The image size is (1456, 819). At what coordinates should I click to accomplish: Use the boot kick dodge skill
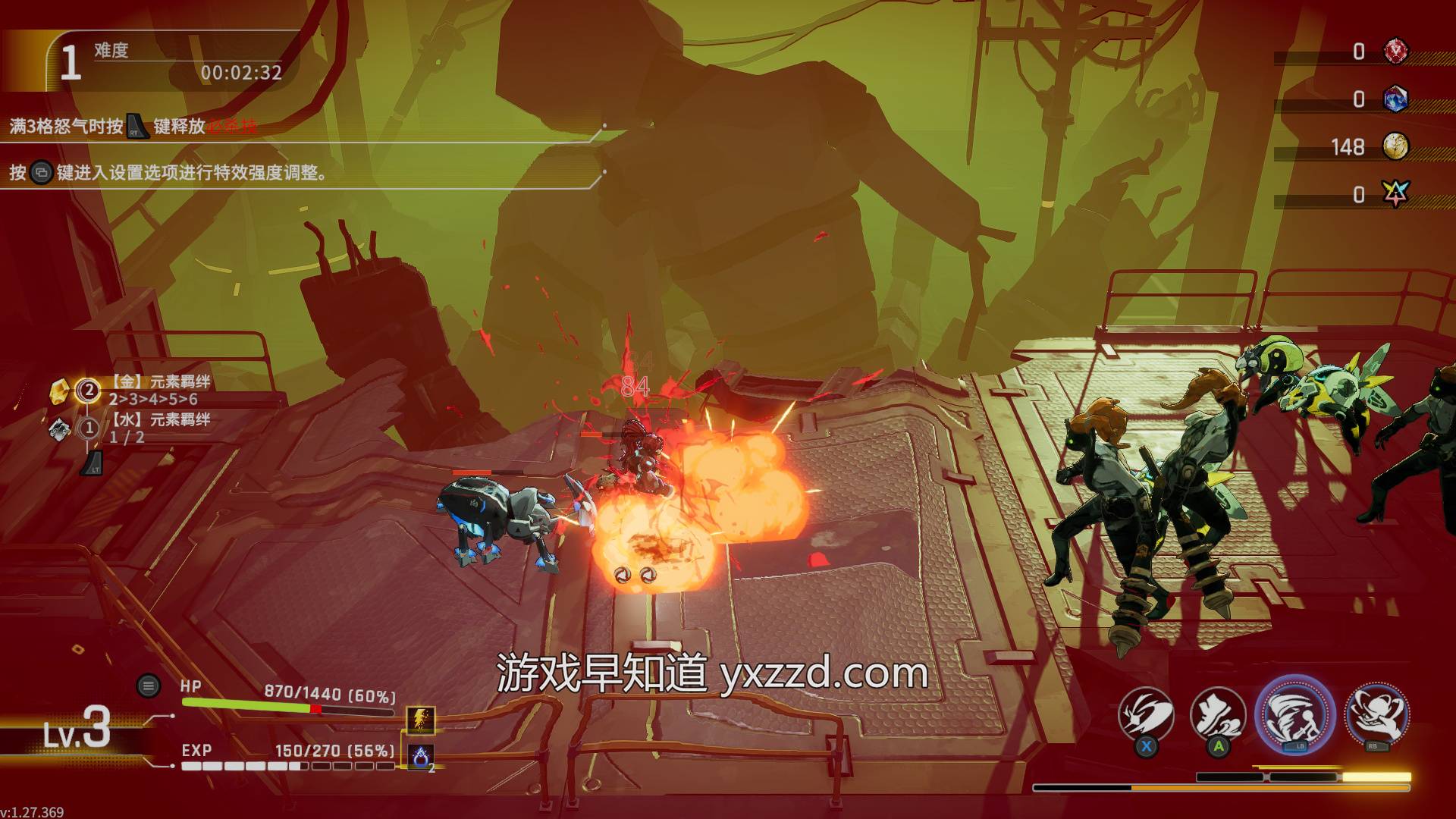tap(1218, 715)
